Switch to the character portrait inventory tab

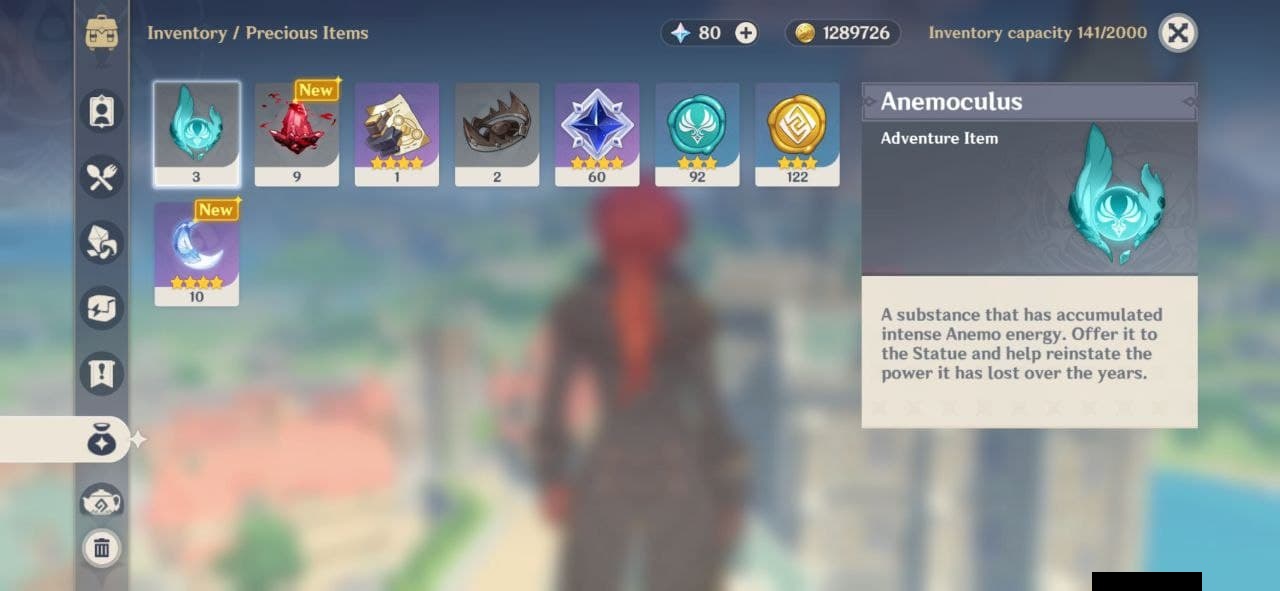click(101, 111)
